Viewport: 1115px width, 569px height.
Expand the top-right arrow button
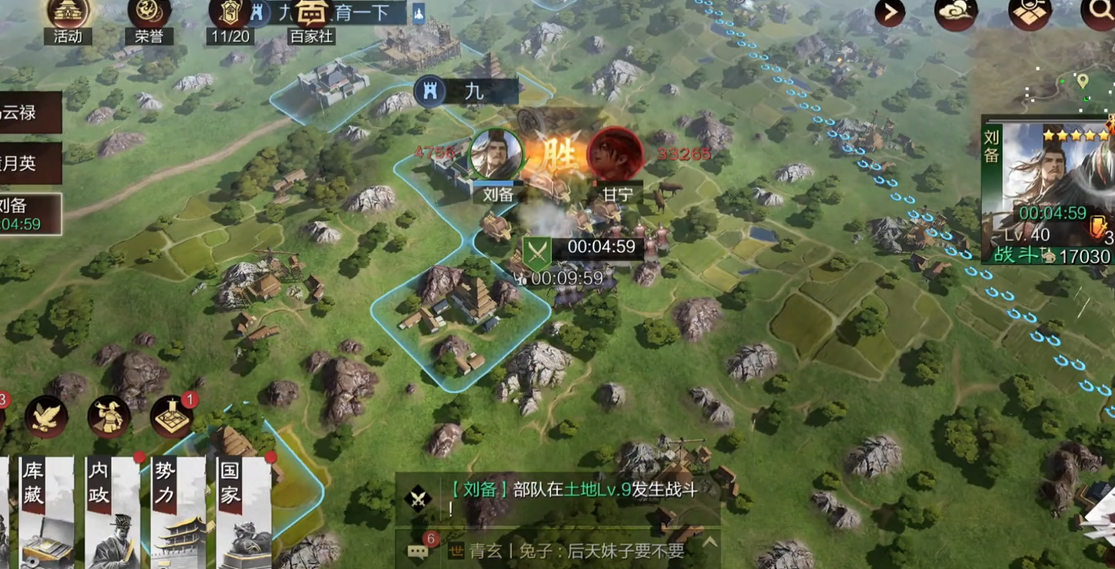tap(889, 13)
